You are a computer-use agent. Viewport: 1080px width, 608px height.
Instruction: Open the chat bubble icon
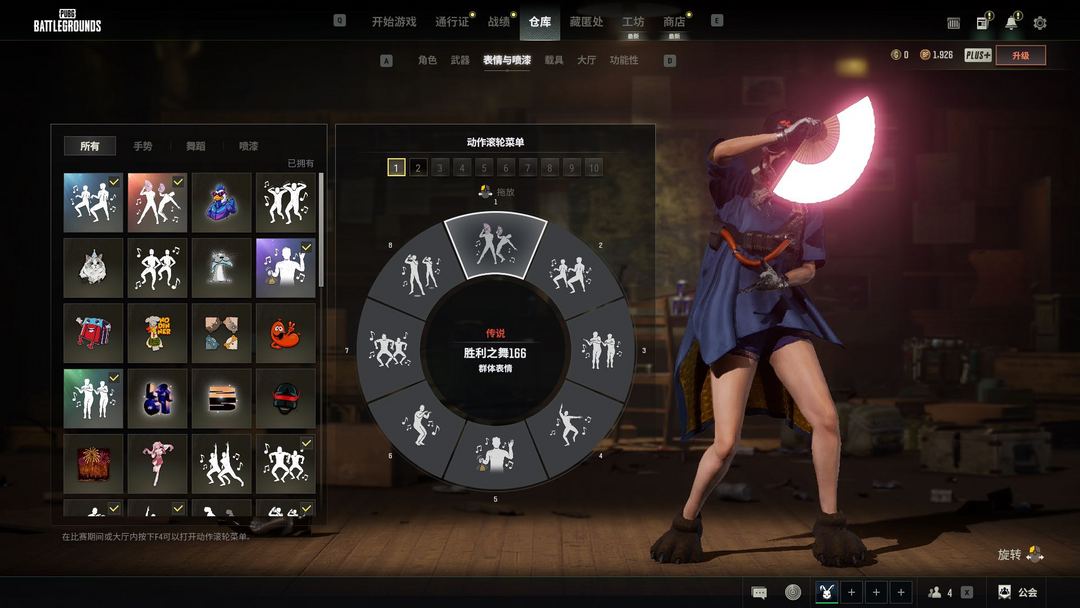(759, 592)
